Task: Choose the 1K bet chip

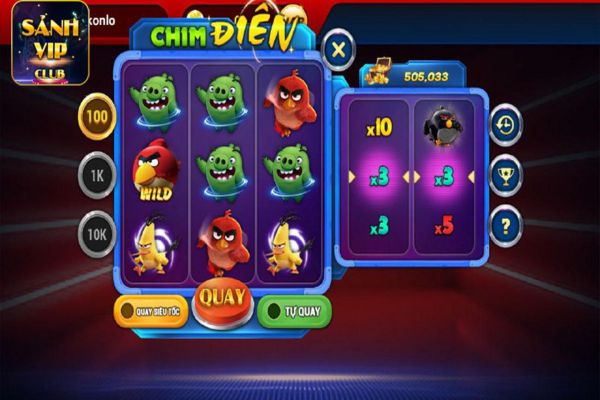Action: pyautogui.click(x=97, y=176)
